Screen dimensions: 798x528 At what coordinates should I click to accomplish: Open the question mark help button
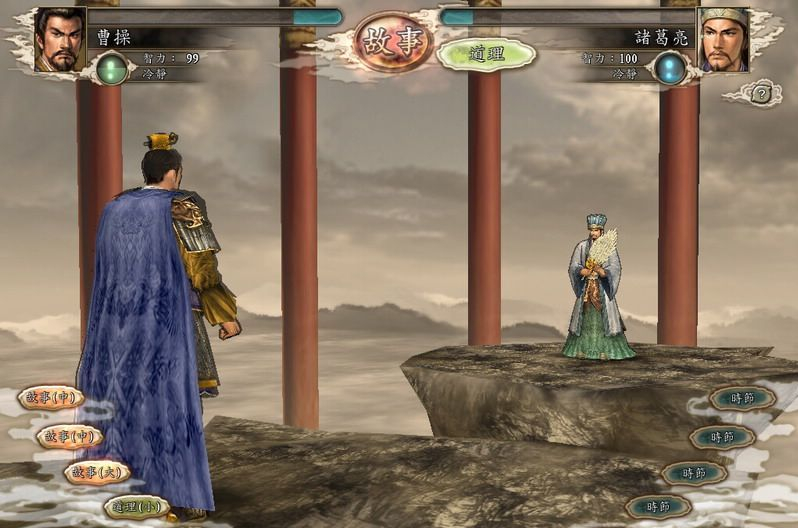coord(762,94)
